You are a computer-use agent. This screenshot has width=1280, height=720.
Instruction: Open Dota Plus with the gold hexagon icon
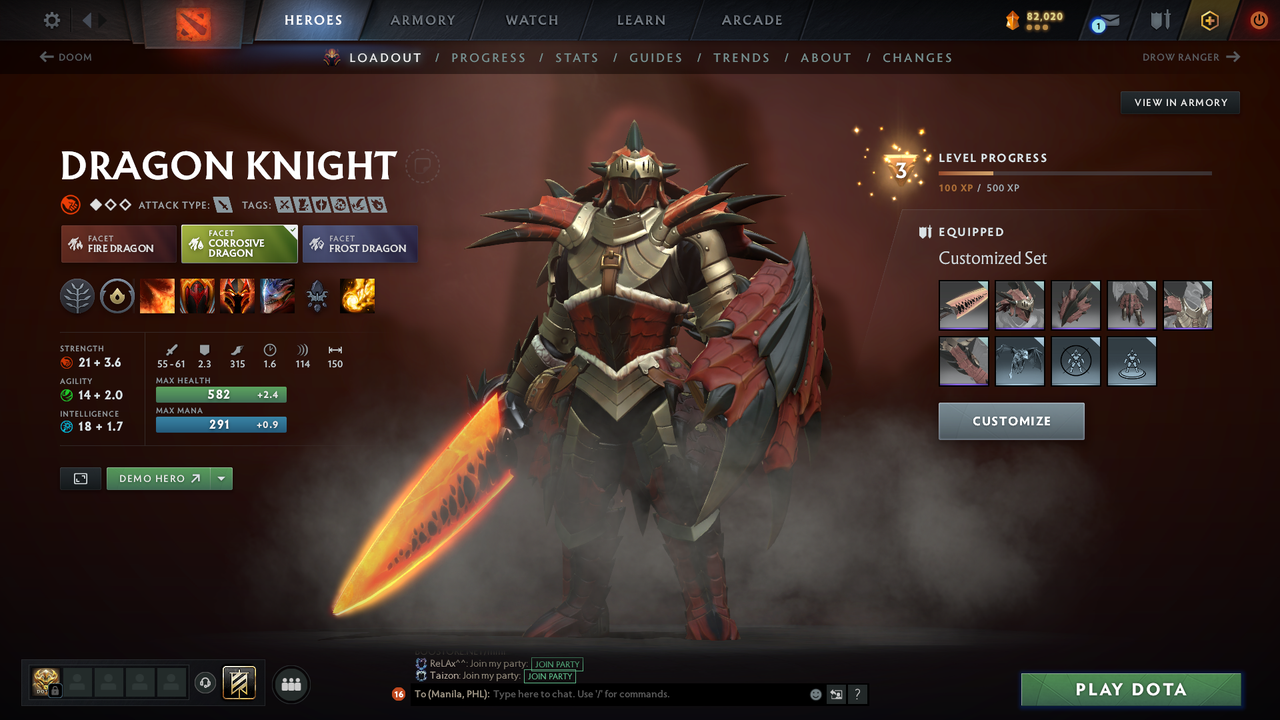(x=1209, y=20)
